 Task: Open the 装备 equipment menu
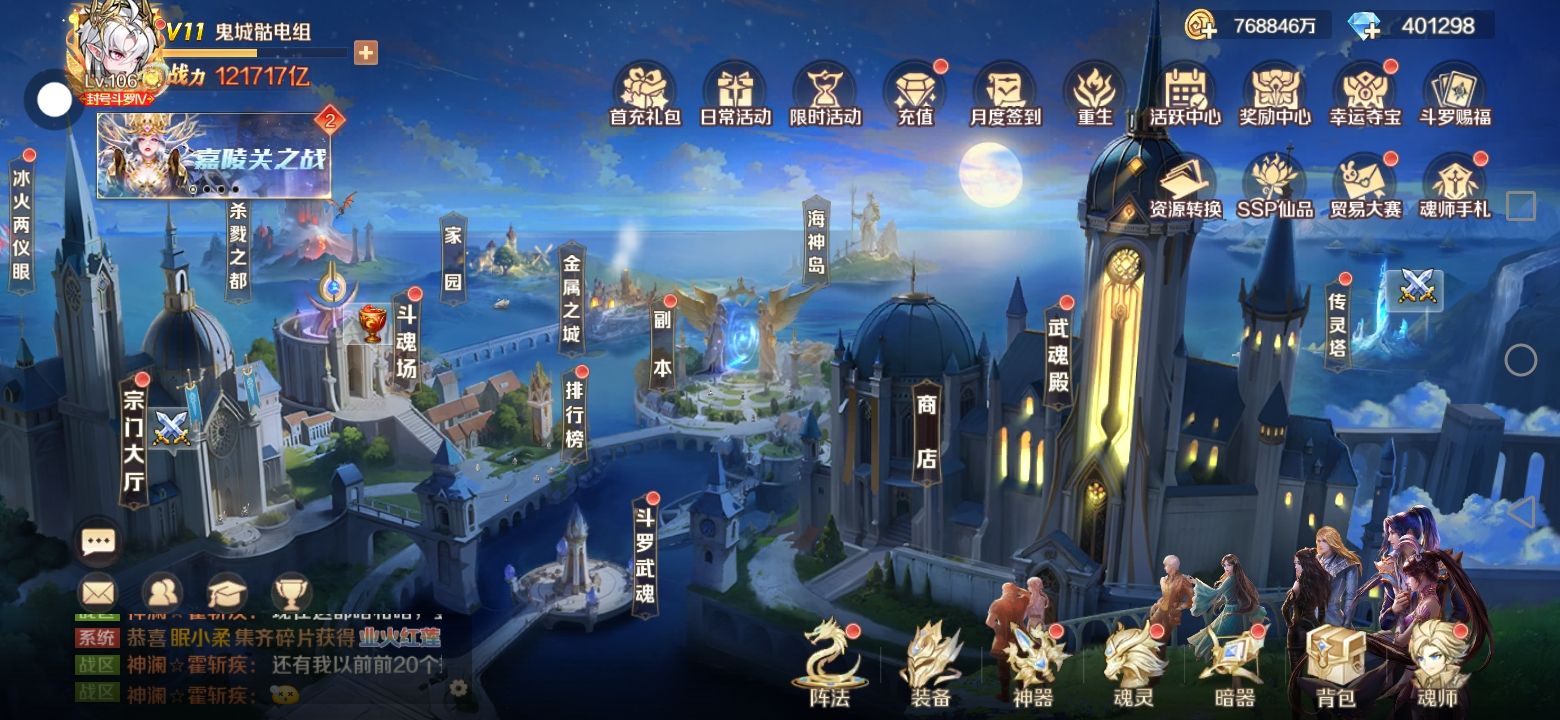coord(931,665)
